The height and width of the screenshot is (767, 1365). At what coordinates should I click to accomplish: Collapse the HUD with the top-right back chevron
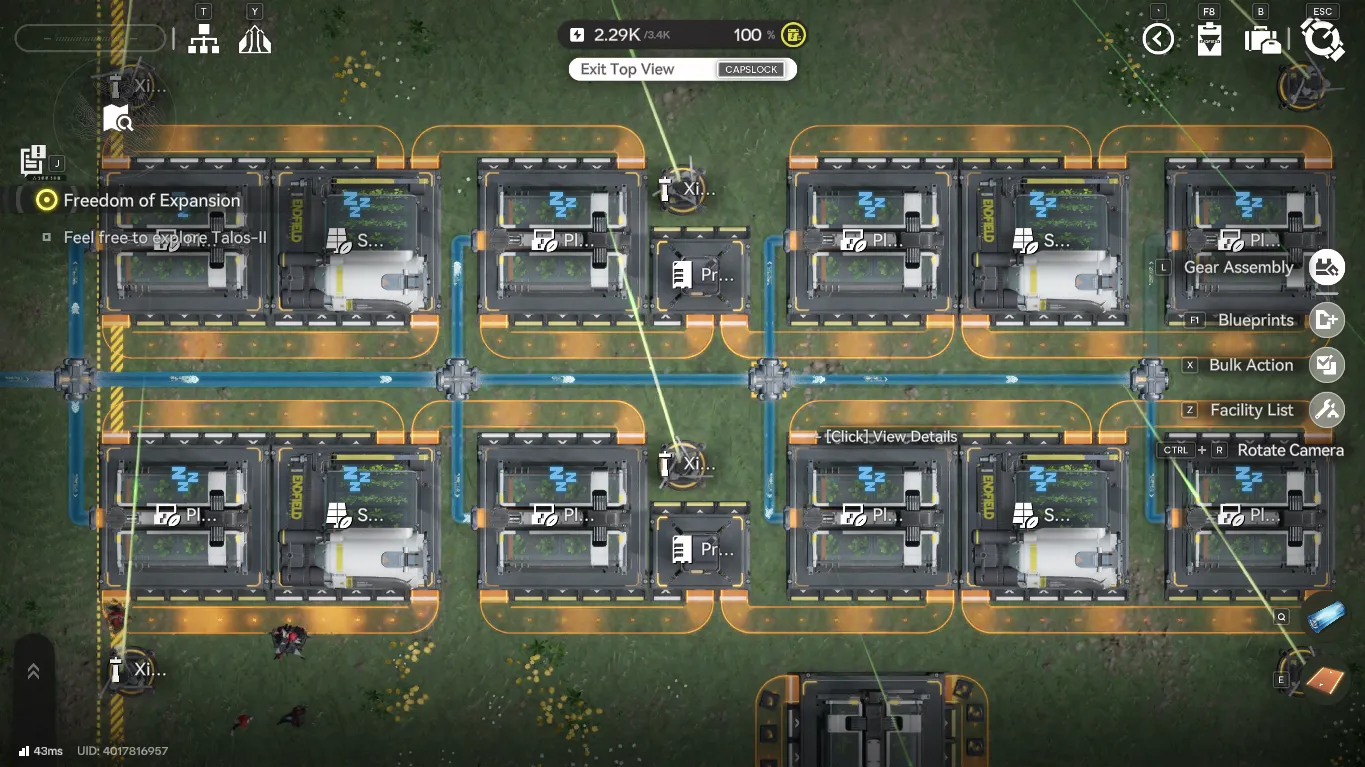pyautogui.click(x=1156, y=38)
